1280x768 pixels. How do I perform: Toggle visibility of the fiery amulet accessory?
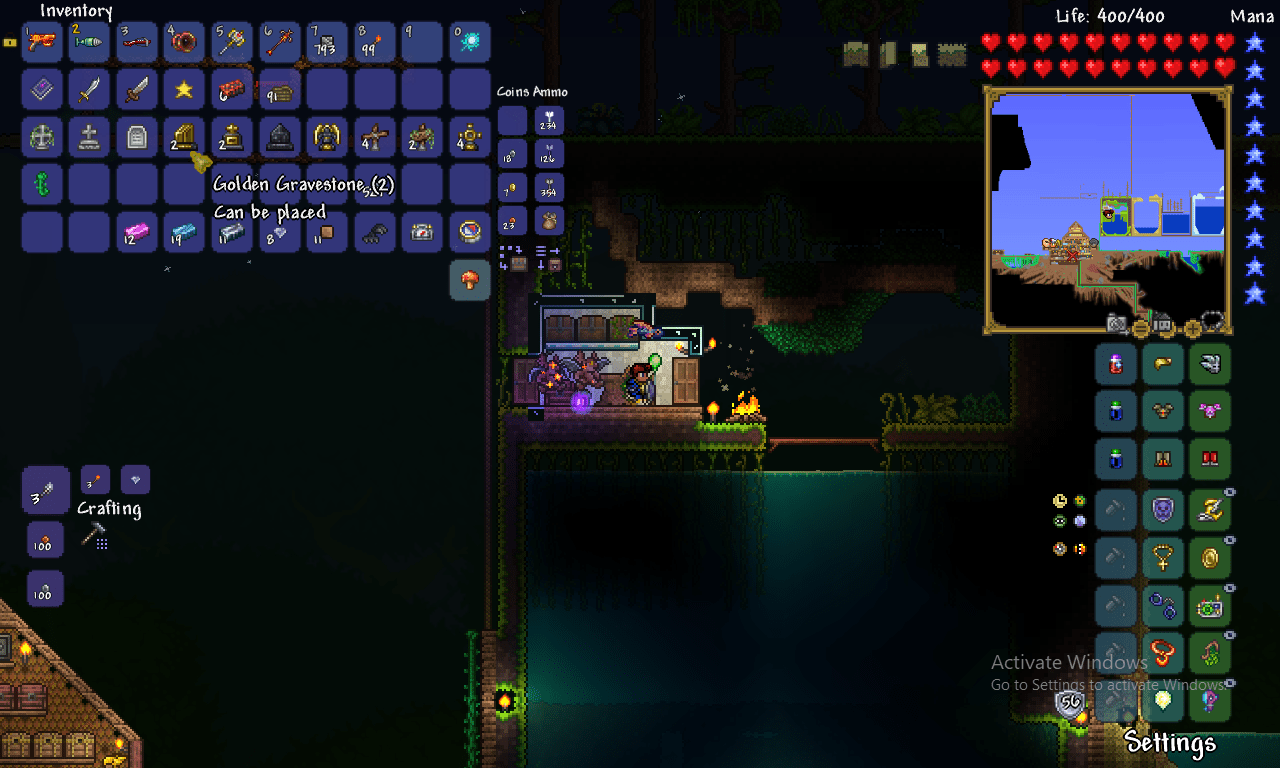pos(1229,635)
